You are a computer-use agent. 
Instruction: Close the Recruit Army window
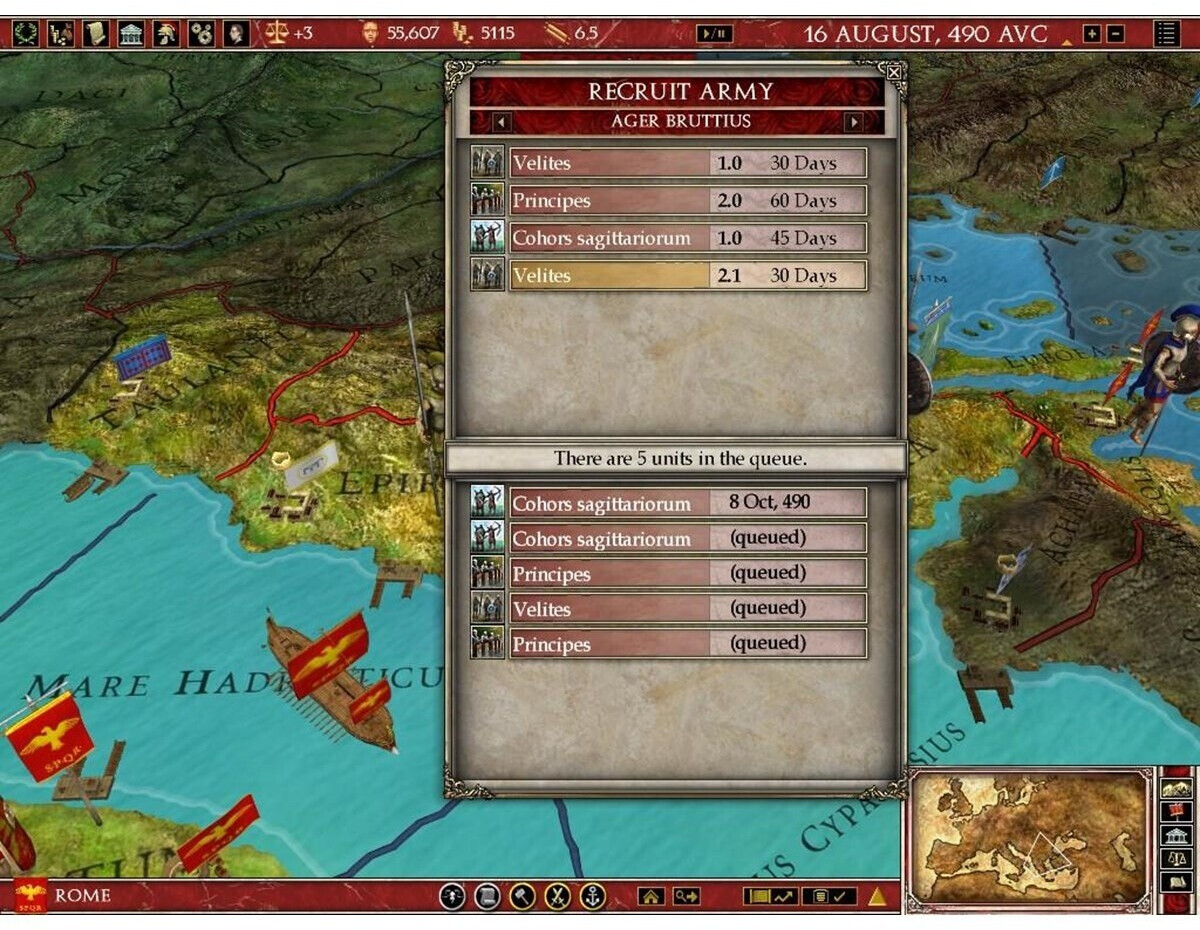tap(894, 72)
